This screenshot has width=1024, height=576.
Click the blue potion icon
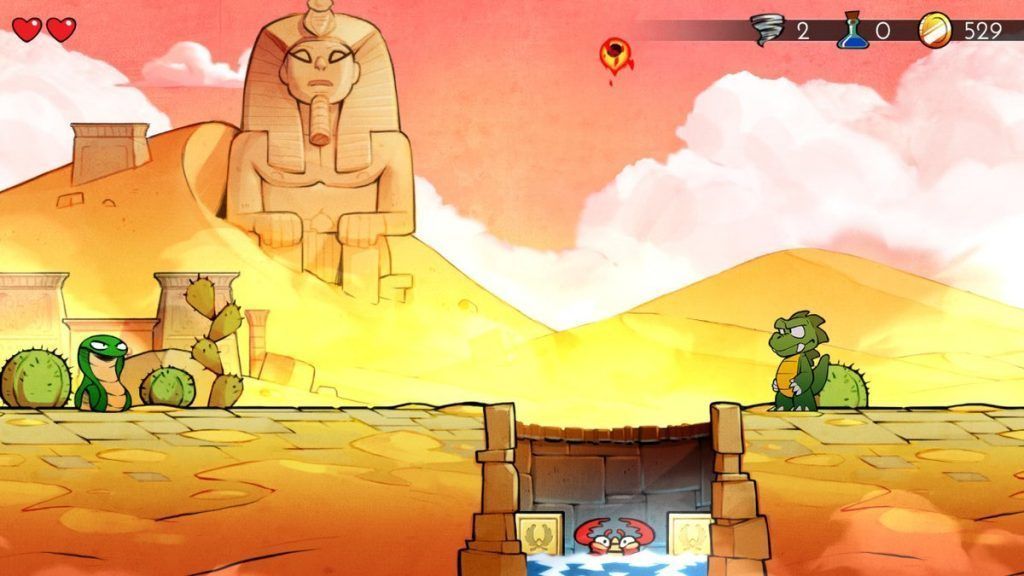pos(851,30)
